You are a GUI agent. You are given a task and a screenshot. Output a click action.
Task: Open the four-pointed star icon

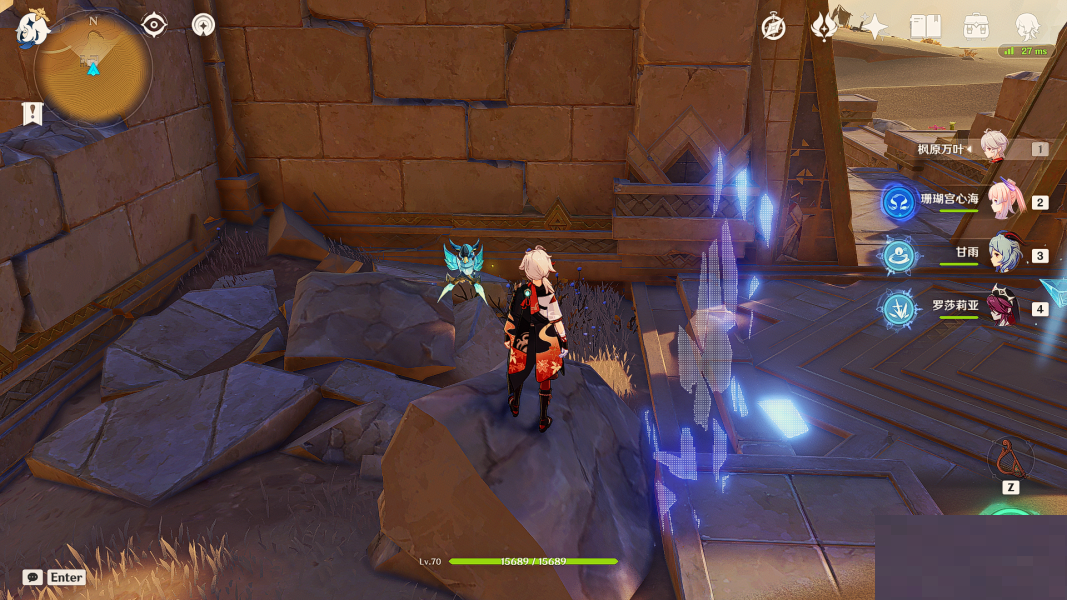[x=875, y=27]
